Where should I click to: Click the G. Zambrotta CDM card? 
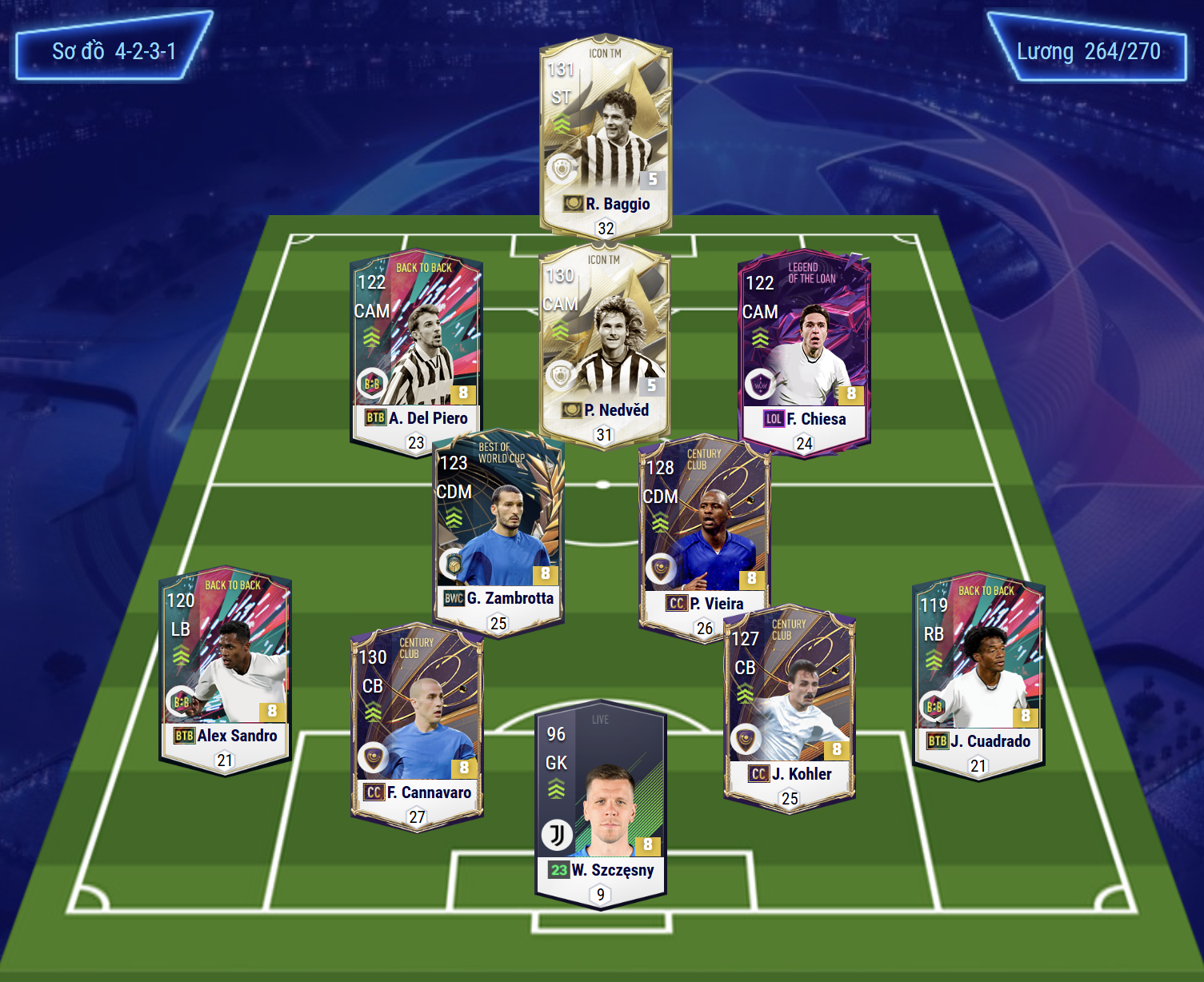click(x=498, y=528)
